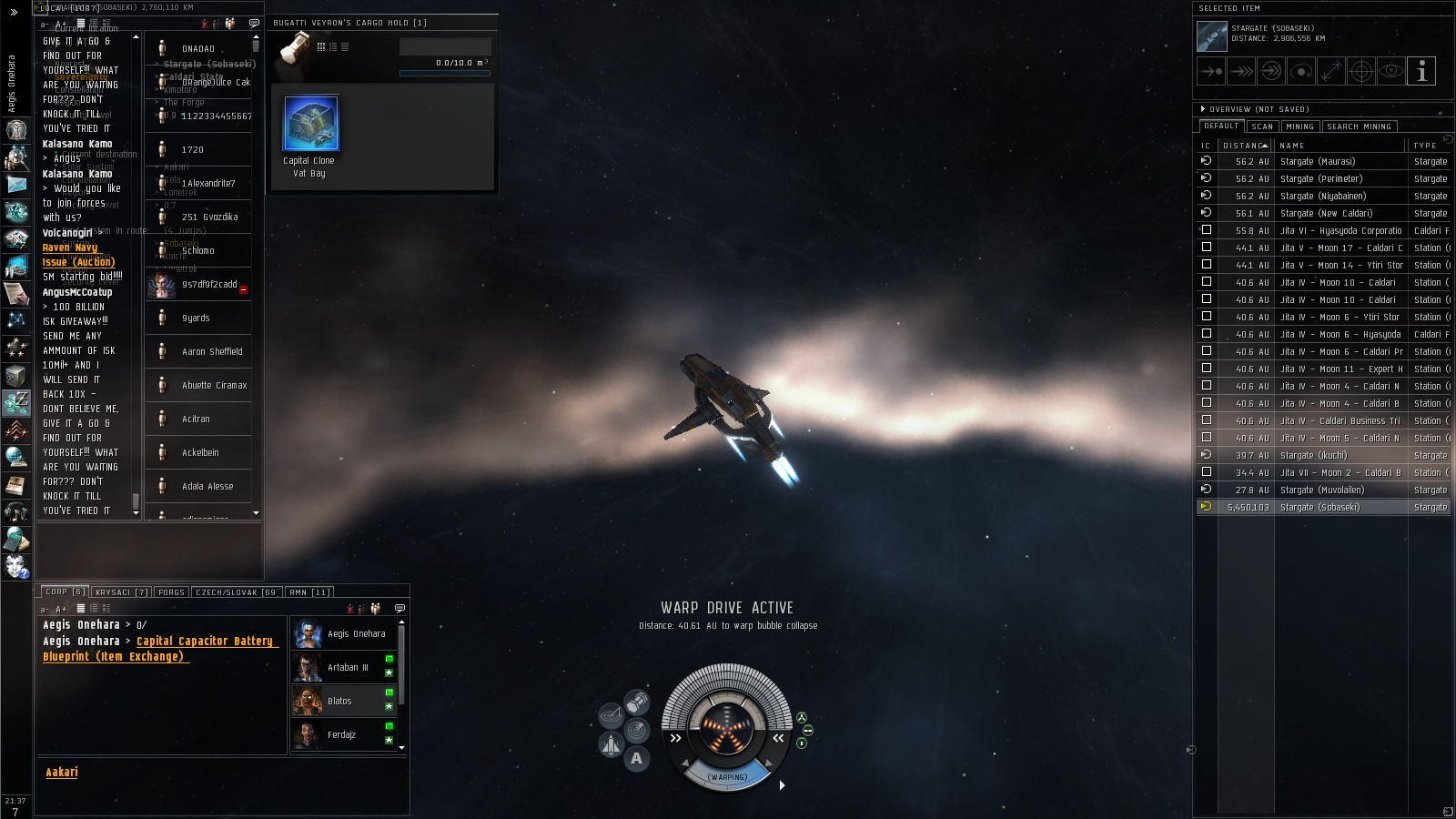Switch to the Search Mining tab
This screenshot has width=1456, height=819.
pos(1359,126)
